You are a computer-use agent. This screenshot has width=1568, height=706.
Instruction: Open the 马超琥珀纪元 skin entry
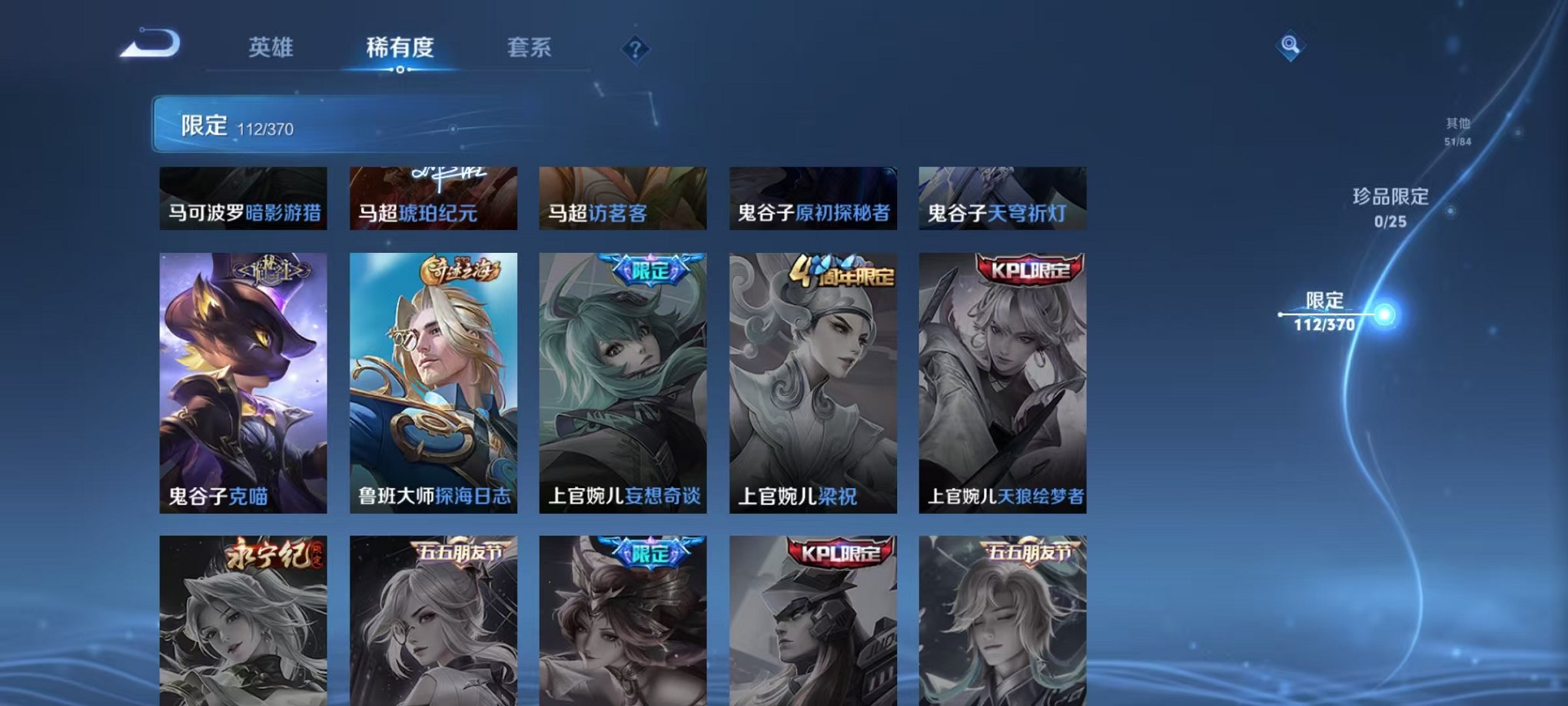(433, 198)
